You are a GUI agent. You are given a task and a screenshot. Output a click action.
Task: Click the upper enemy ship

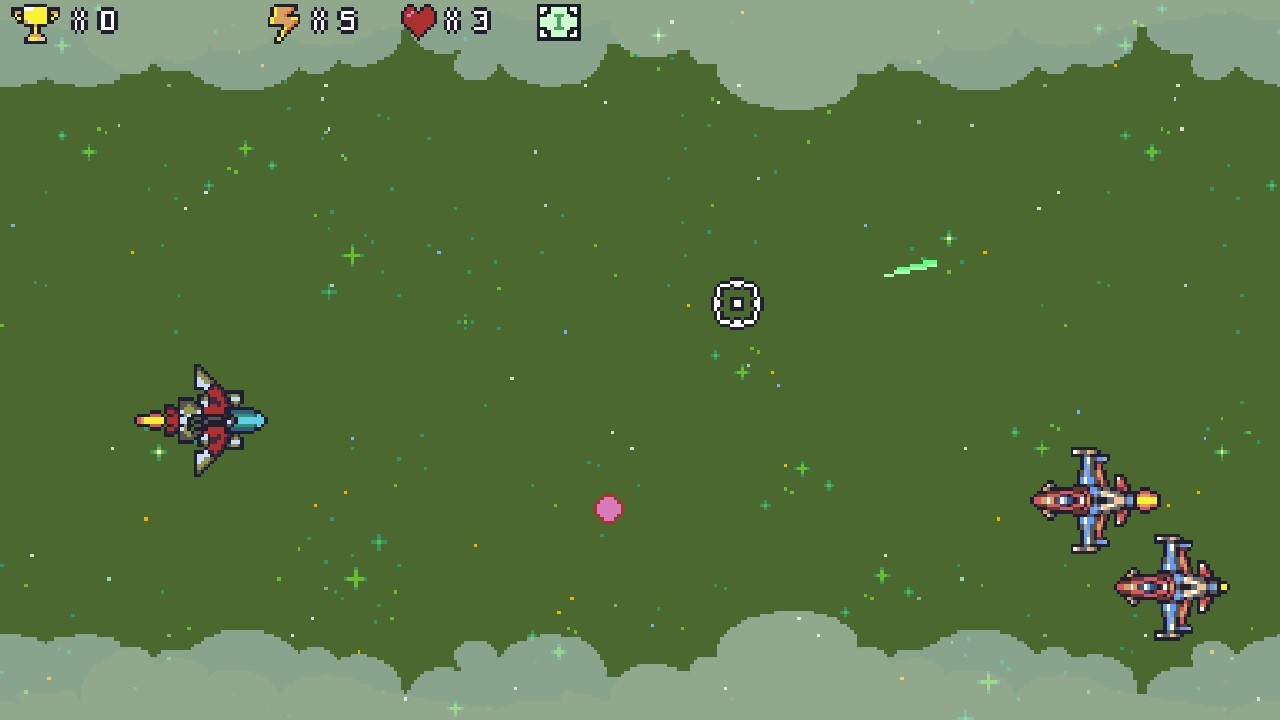(1095, 500)
